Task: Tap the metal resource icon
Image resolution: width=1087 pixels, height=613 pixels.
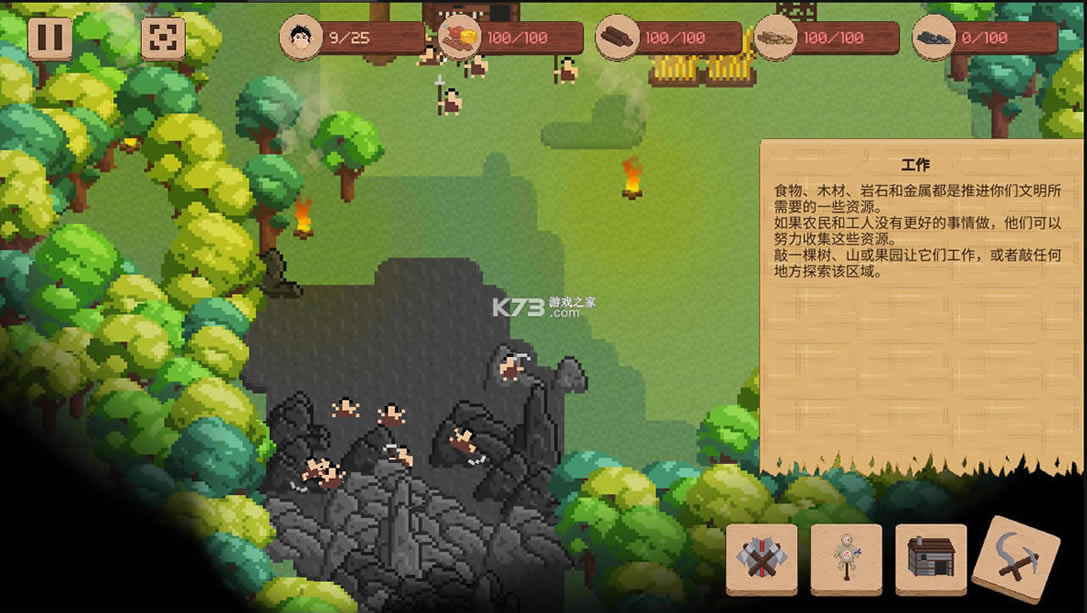Action: coord(934,38)
